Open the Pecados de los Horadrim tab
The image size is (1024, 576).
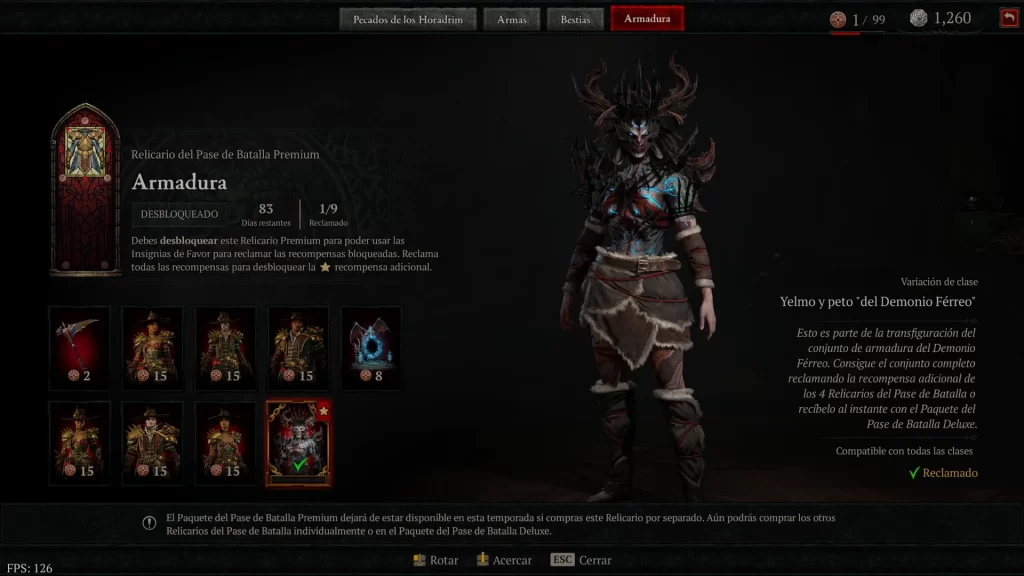tap(406, 19)
